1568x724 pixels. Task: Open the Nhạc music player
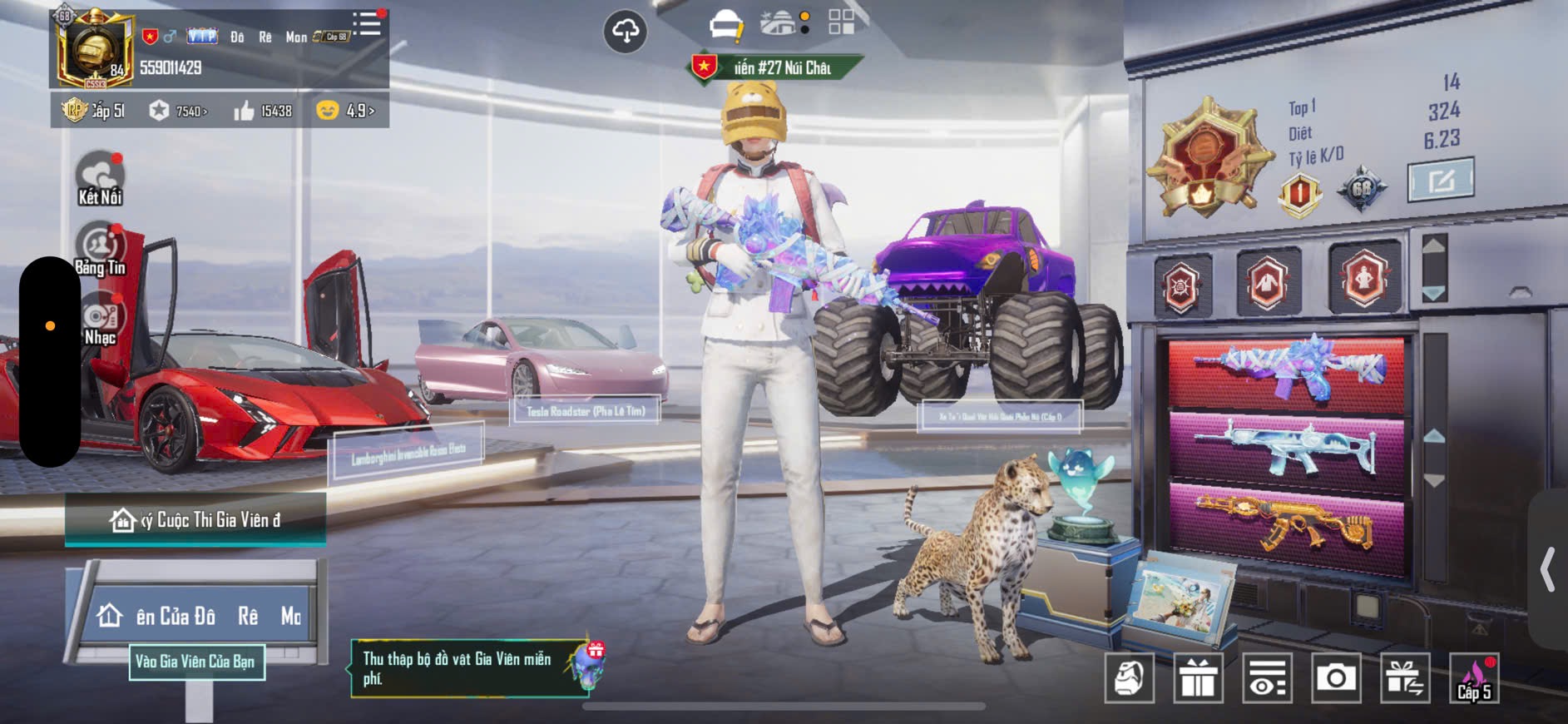pyautogui.click(x=100, y=320)
